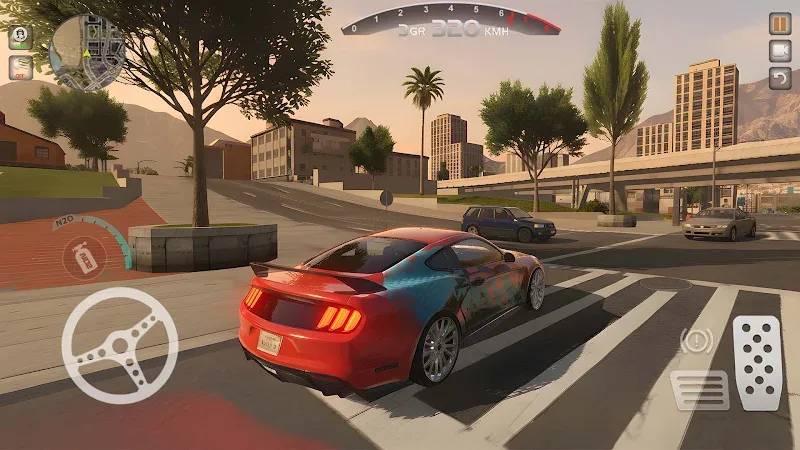Toggle the headlights button marked OFF
Screen dimensions: 800x450
pyautogui.click(x=19, y=67)
